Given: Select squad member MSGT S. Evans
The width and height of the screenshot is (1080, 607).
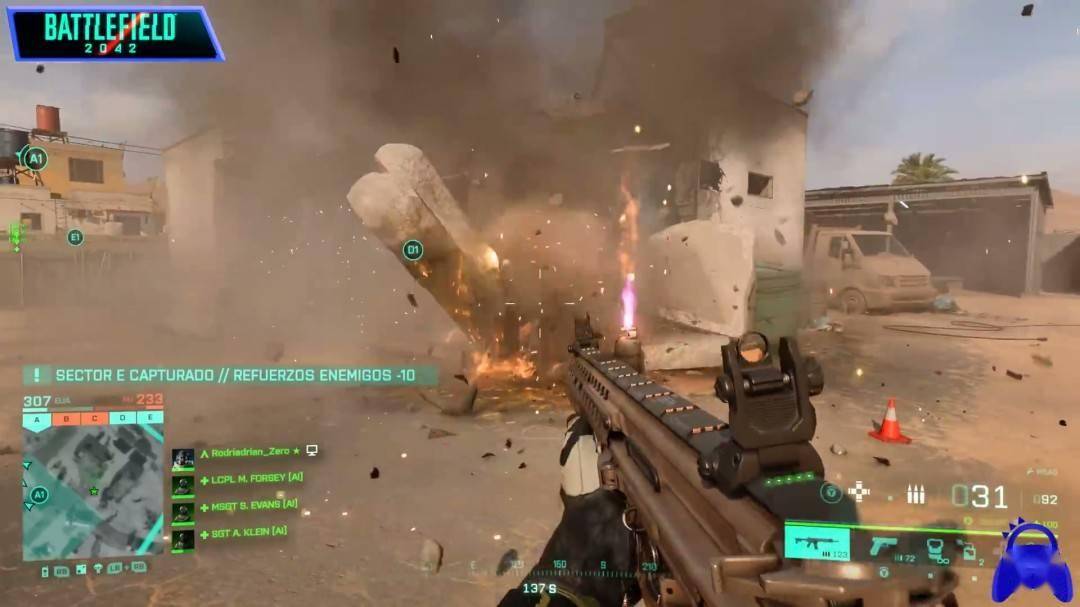Looking at the screenshot, I should click(248, 505).
